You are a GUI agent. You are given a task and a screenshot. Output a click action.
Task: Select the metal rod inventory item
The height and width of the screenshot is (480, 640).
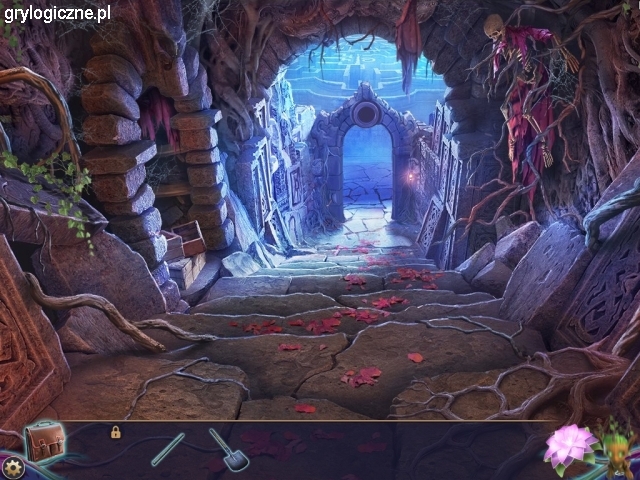pos(168,449)
